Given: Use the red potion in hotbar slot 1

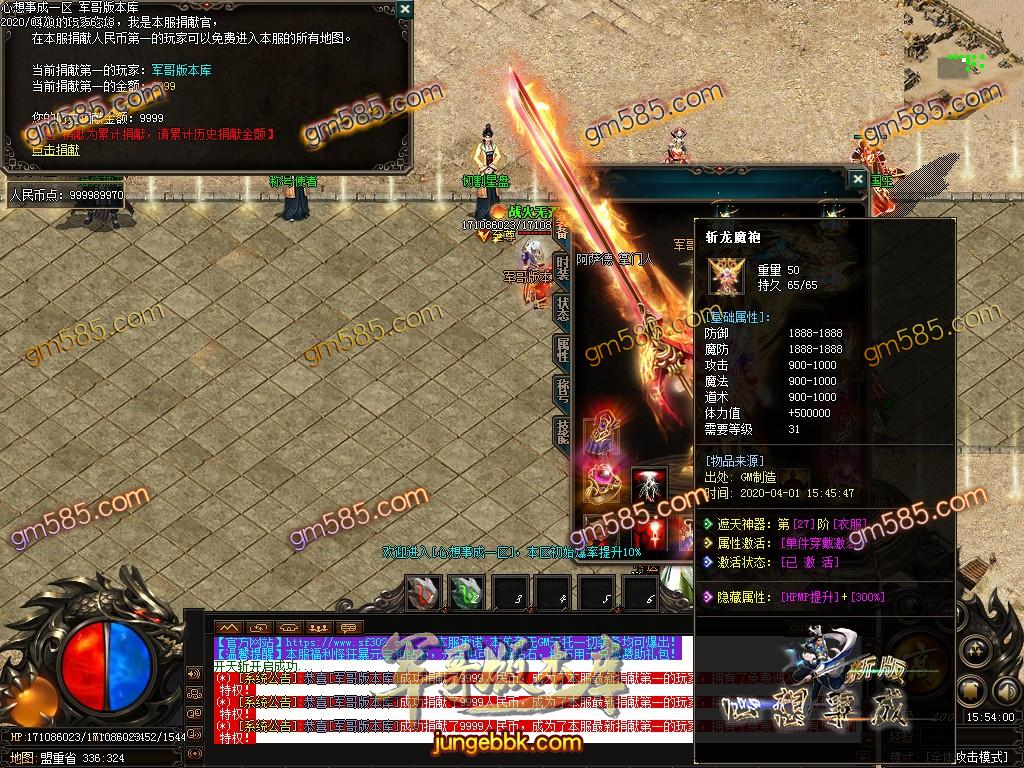Looking at the screenshot, I should (424, 593).
